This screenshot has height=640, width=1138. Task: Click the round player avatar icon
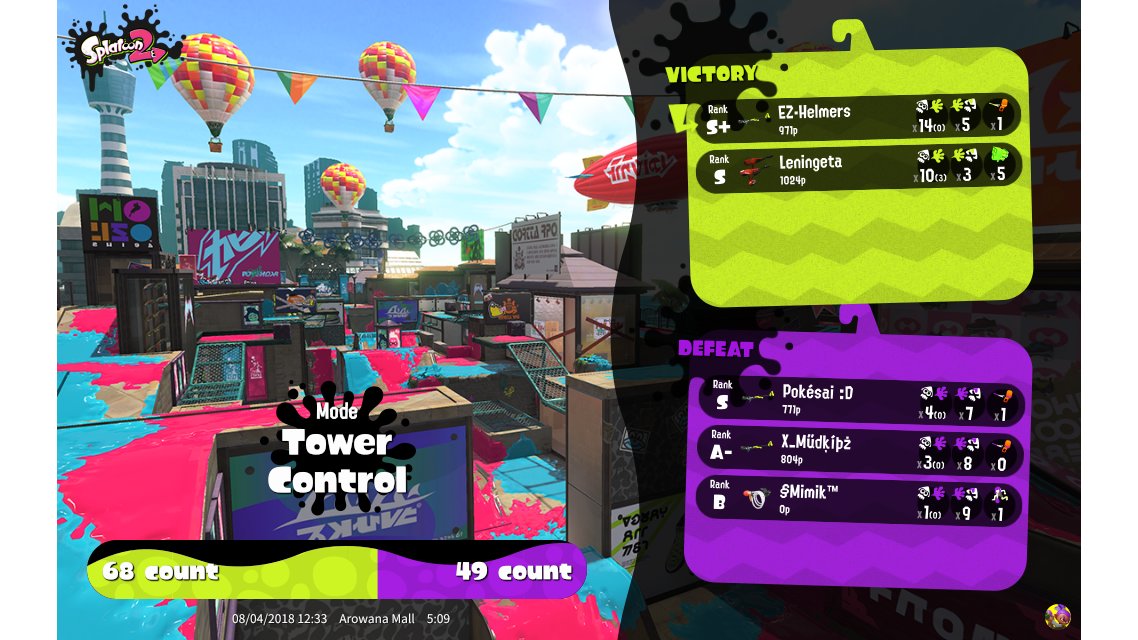(x=1057, y=616)
